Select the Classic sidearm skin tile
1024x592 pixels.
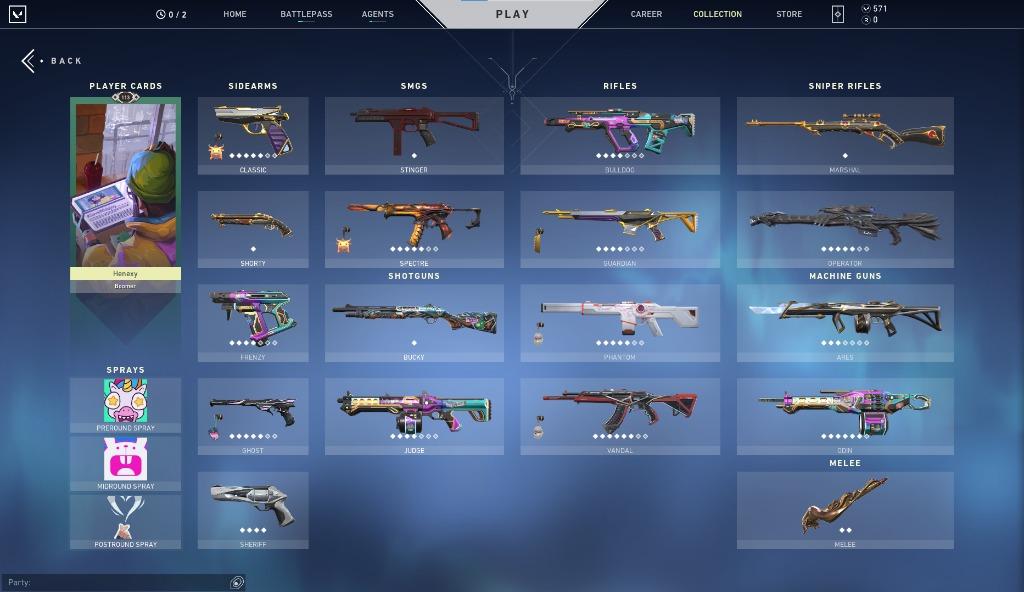[x=253, y=135]
